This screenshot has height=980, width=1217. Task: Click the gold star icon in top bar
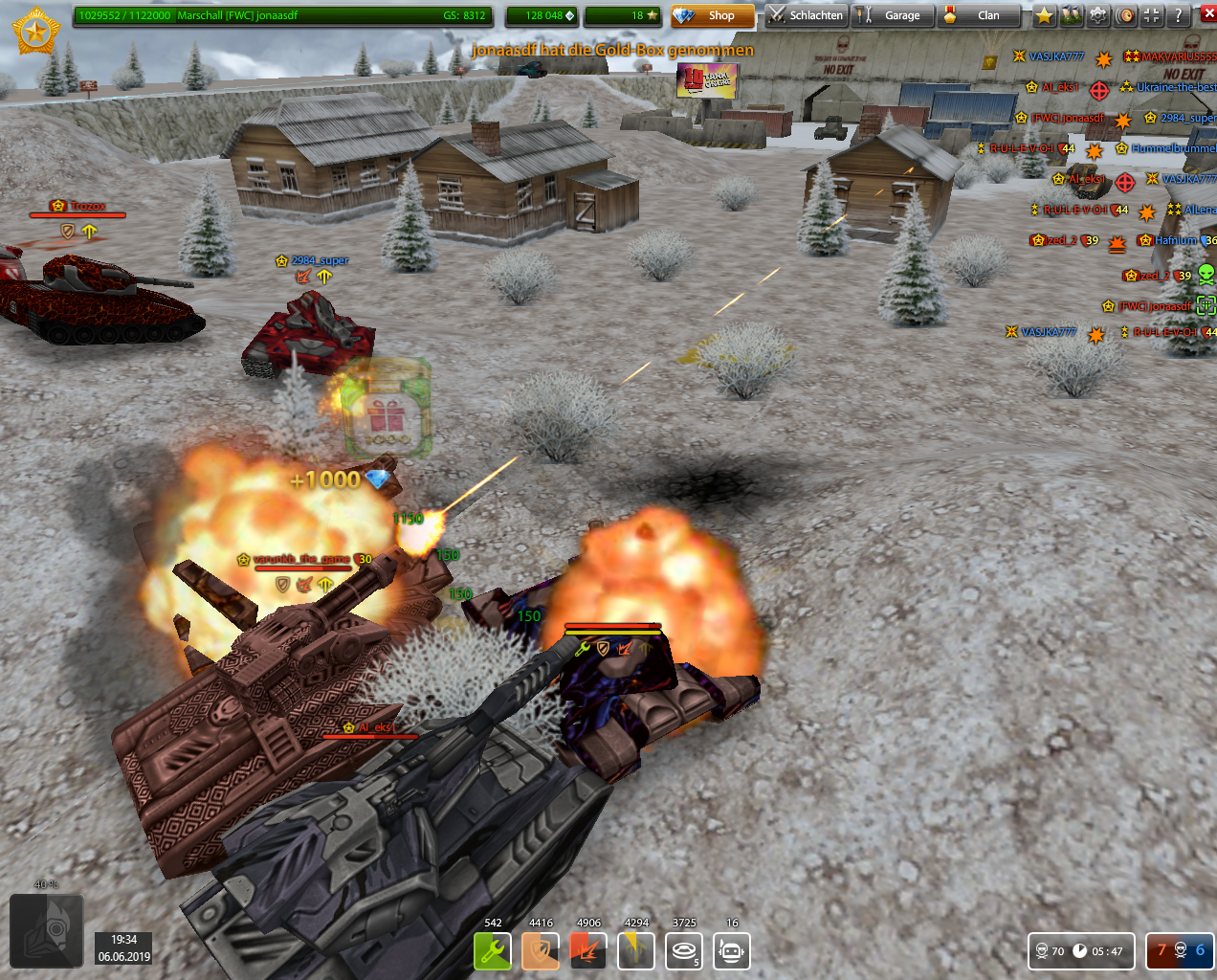coord(1045,15)
